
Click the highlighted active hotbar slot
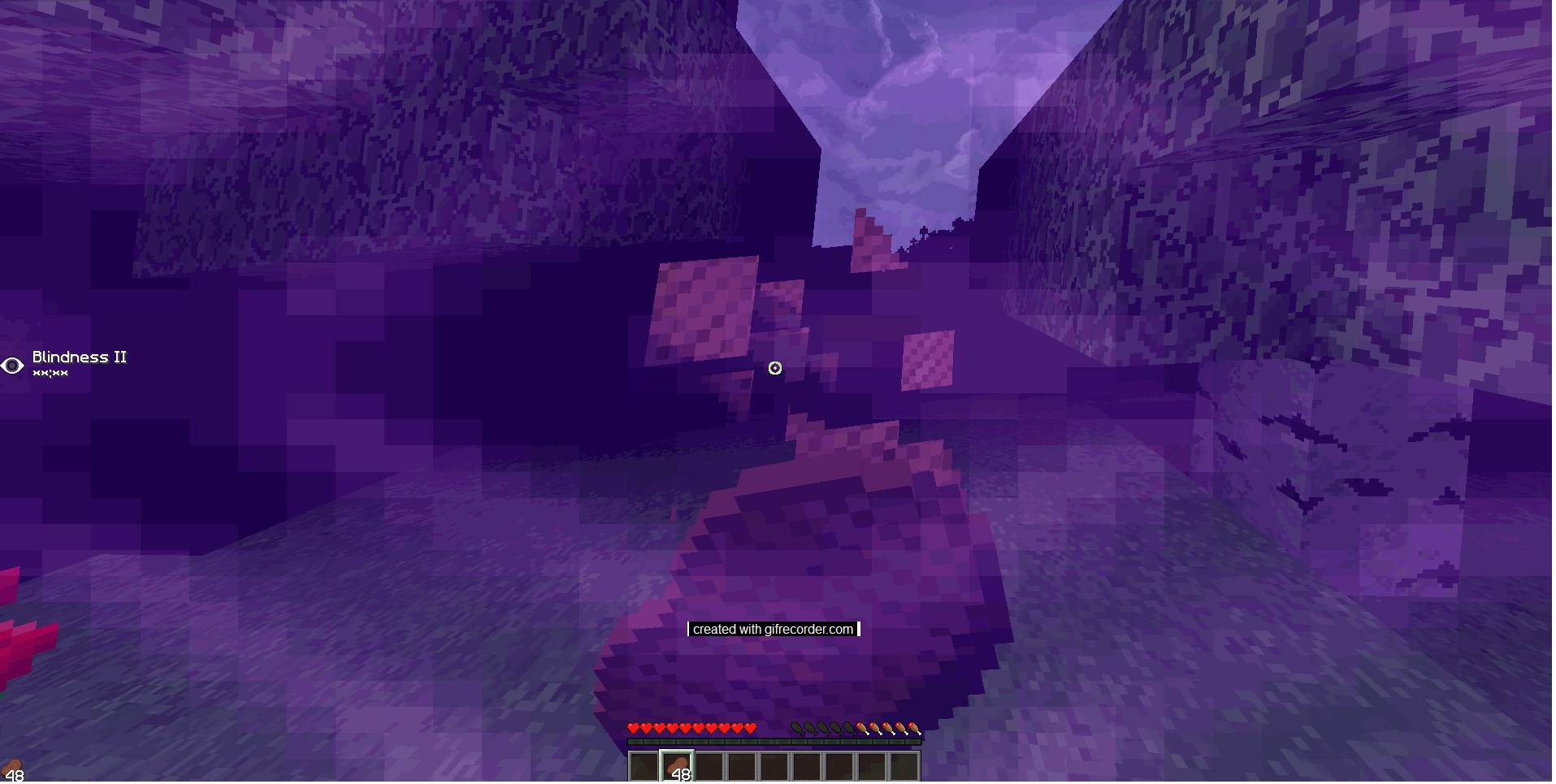[x=678, y=767]
